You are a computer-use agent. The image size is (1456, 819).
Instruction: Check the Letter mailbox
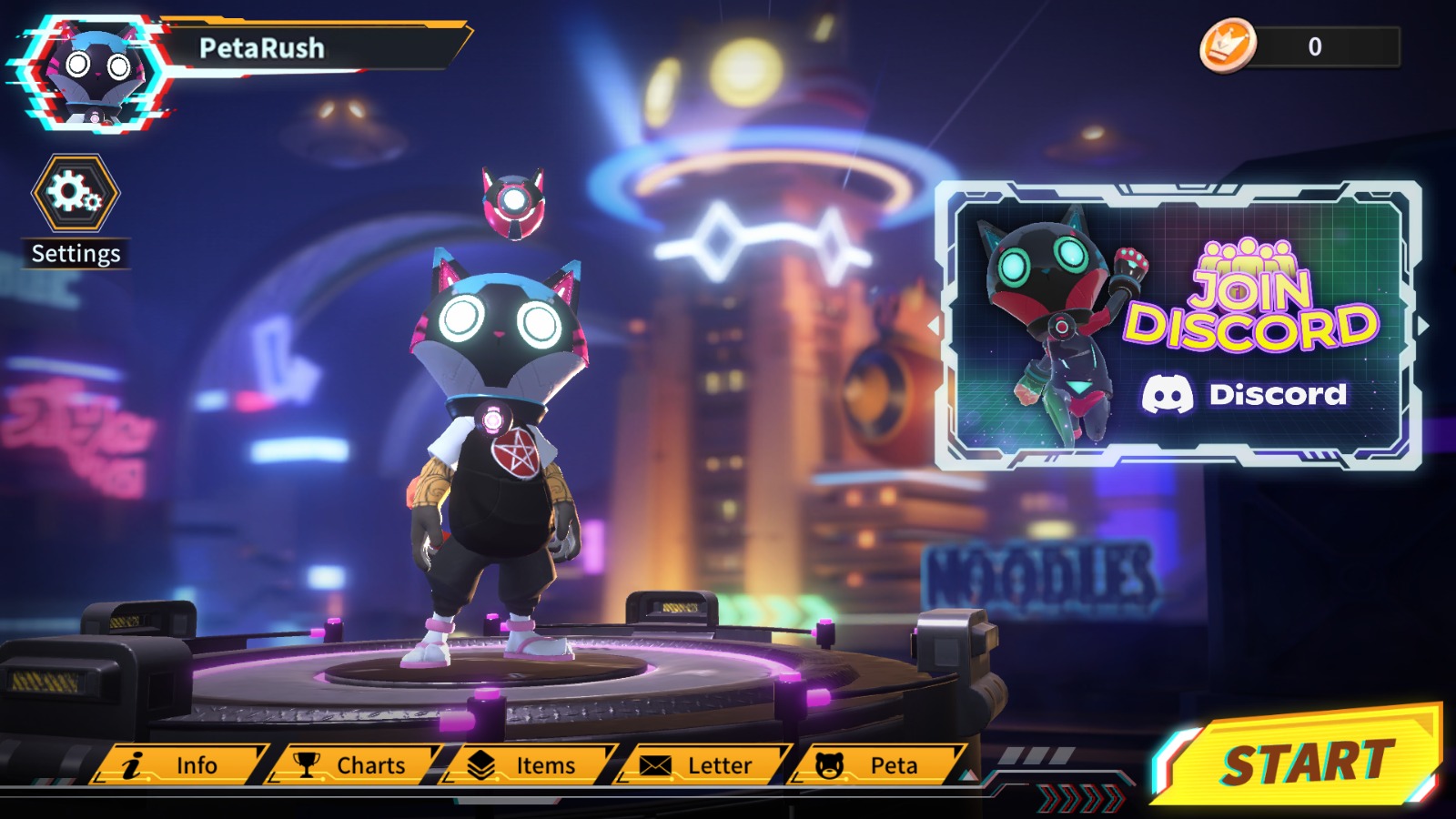coord(702,765)
